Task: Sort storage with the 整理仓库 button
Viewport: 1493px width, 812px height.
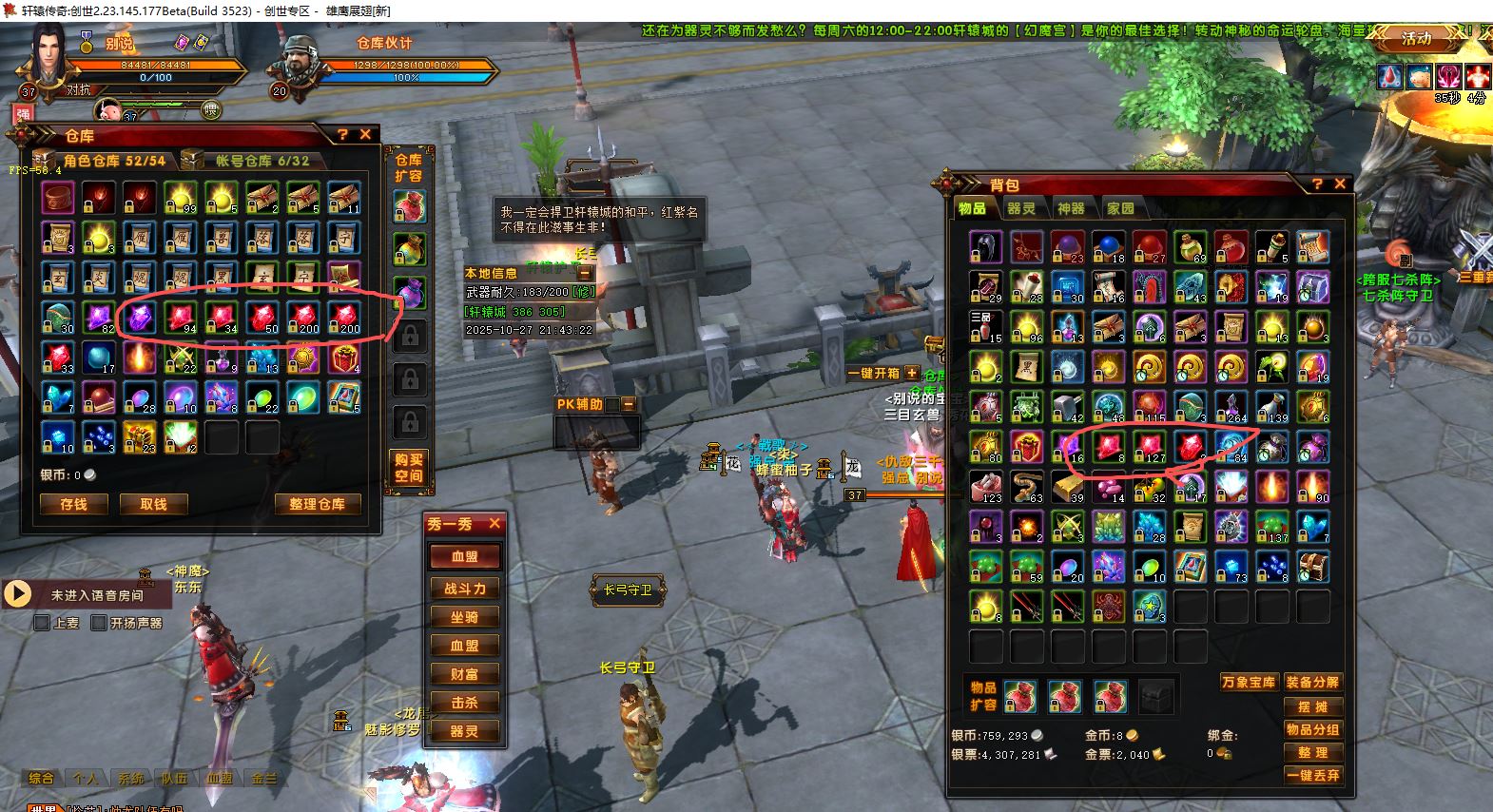Action: click(317, 504)
